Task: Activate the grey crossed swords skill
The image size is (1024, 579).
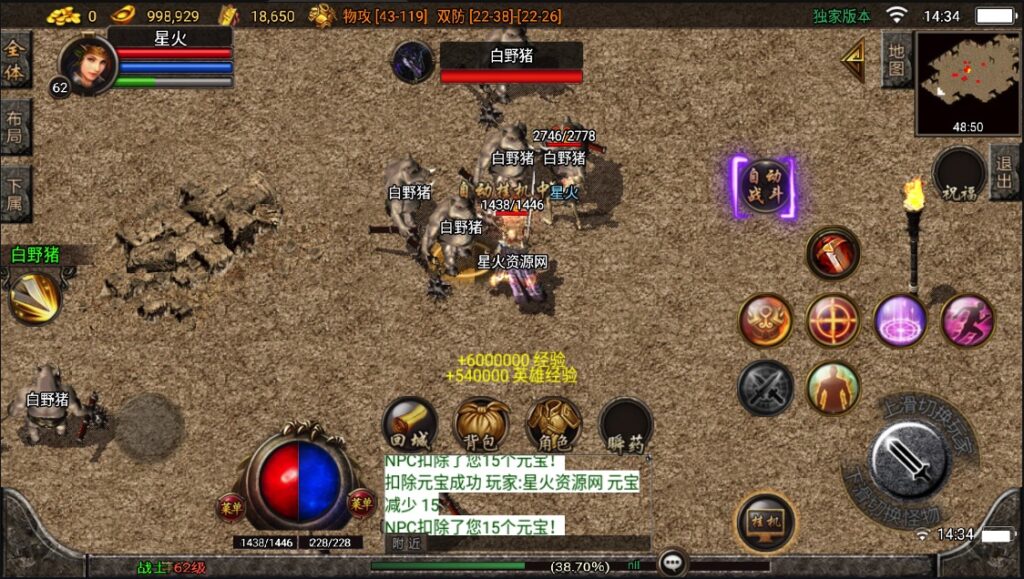Action: (766, 387)
